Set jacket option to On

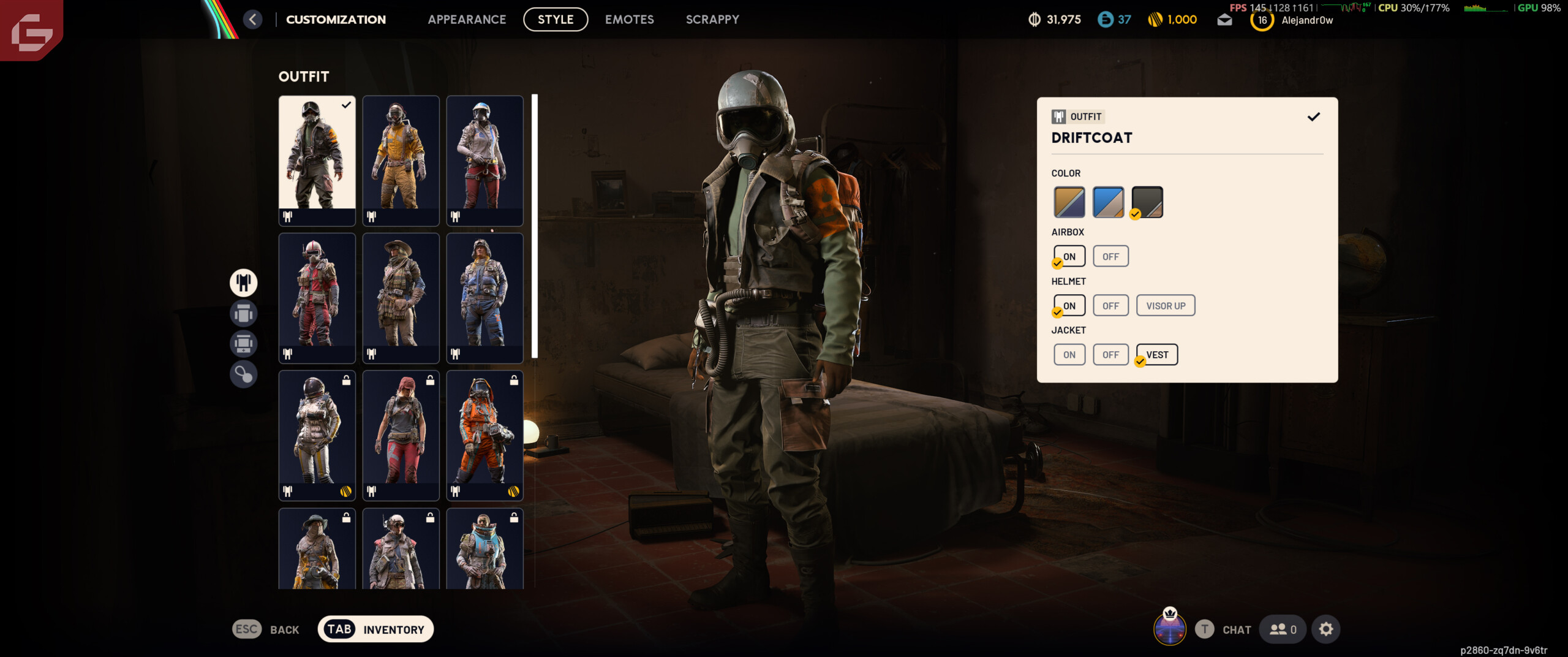point(1069,355)
